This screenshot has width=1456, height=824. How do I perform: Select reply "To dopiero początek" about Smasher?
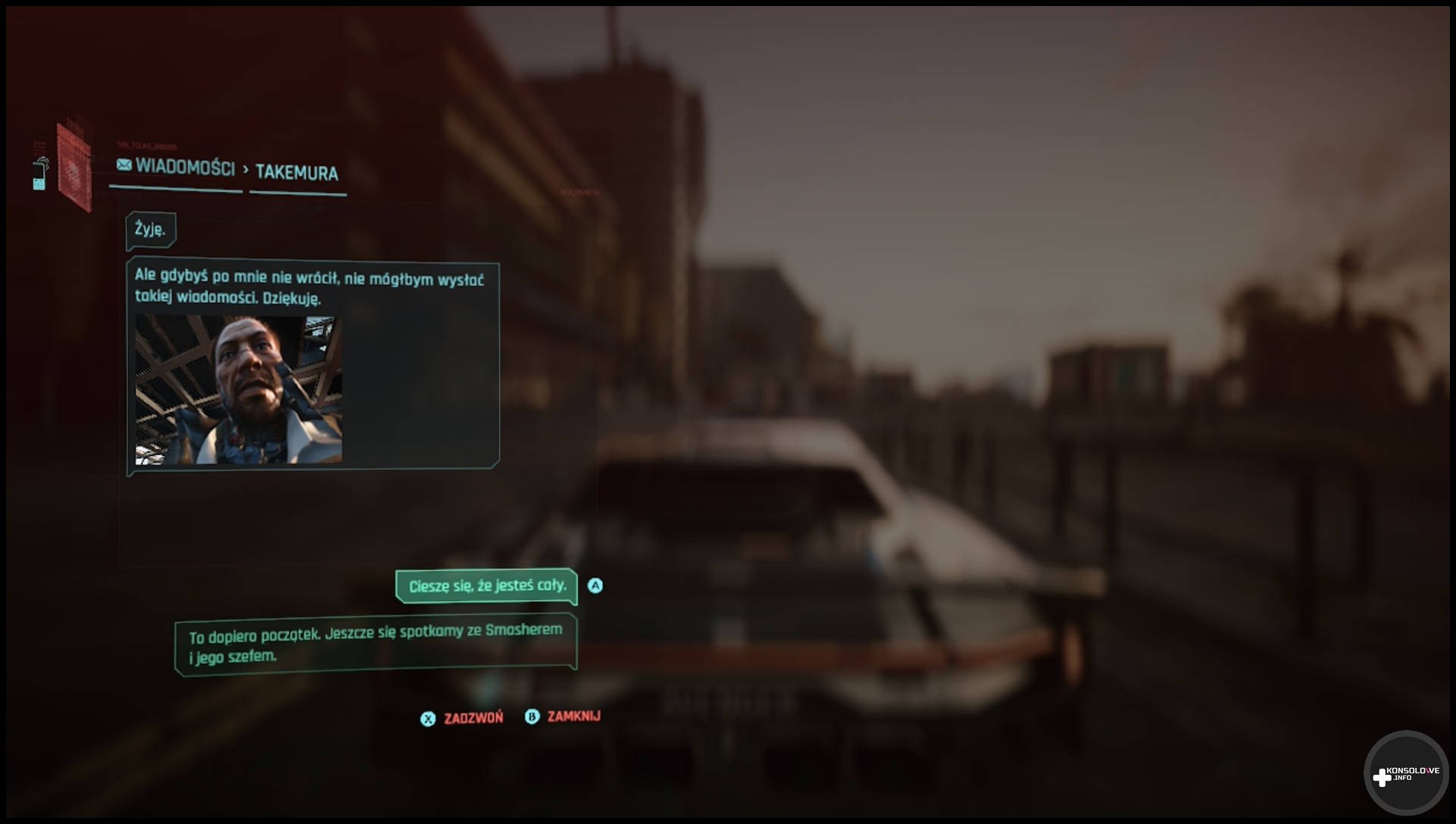(x=375, y=644)
